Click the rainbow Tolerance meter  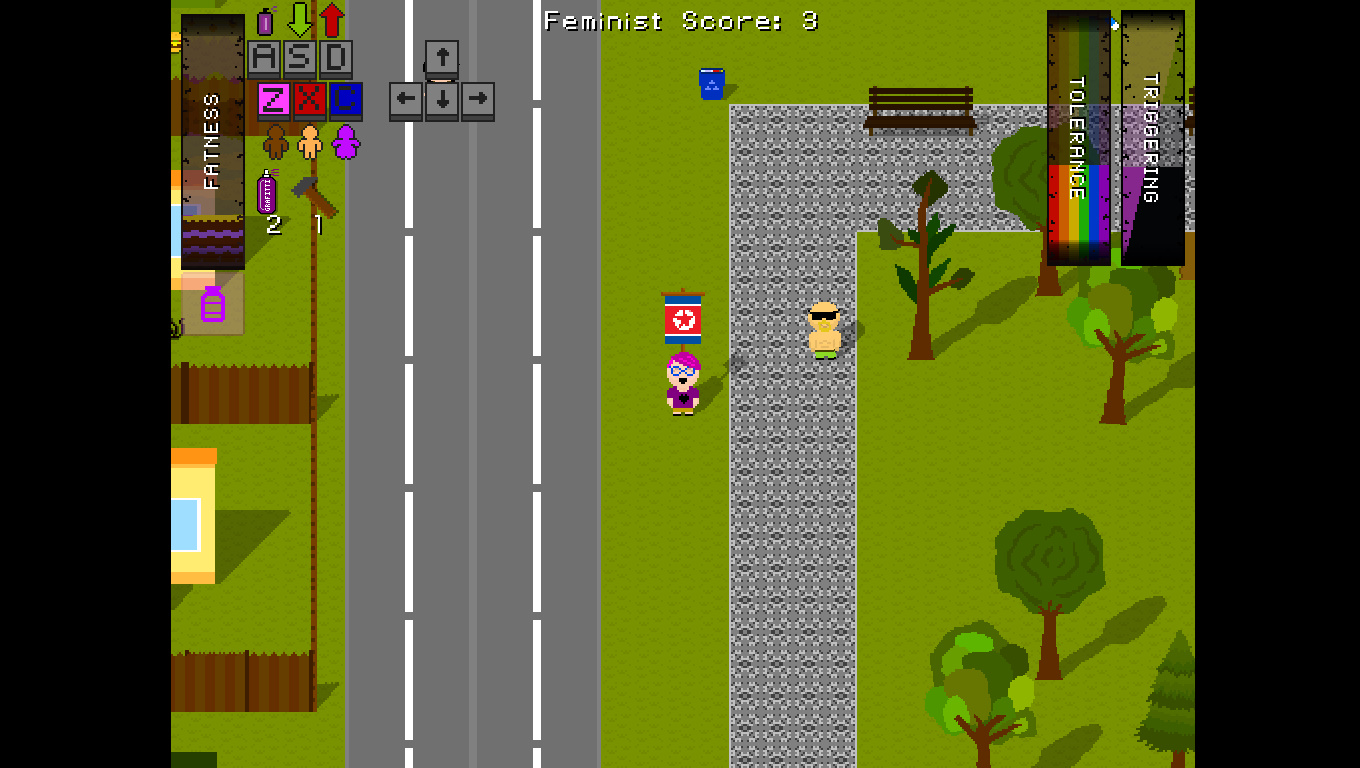(x=1078, y=135)
